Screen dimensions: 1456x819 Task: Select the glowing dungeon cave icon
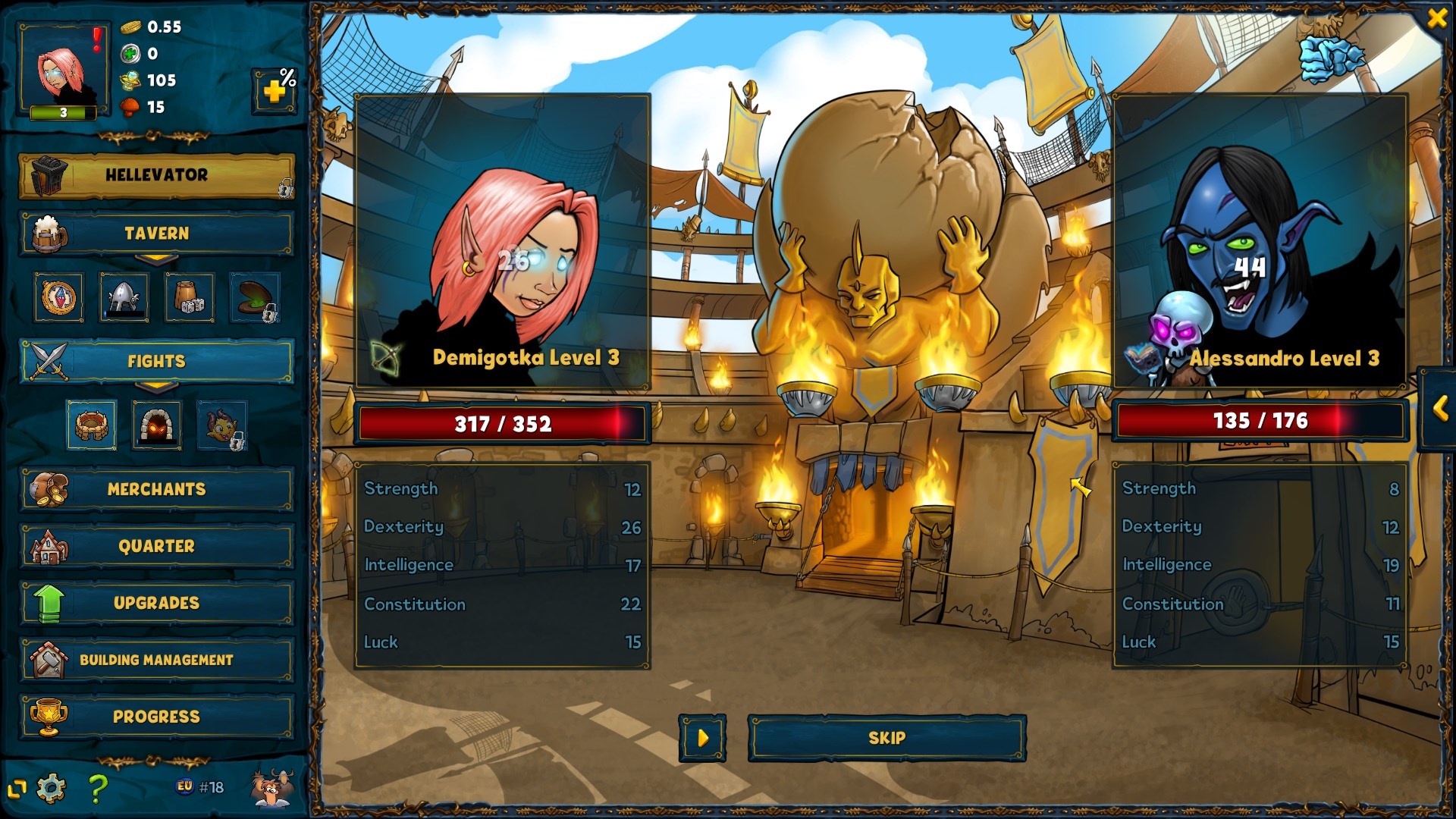pos(156,425)
